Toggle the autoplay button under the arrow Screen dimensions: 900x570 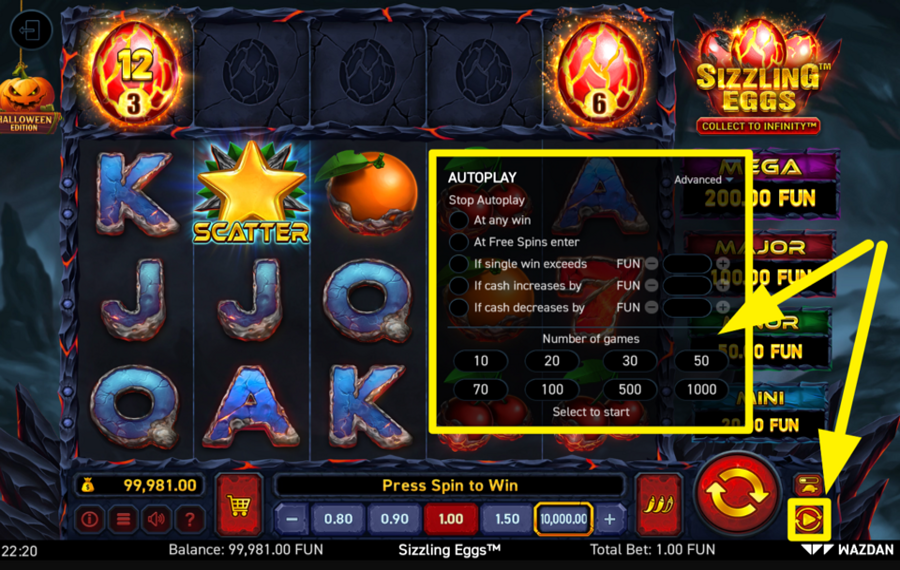[x=808, y=517]
